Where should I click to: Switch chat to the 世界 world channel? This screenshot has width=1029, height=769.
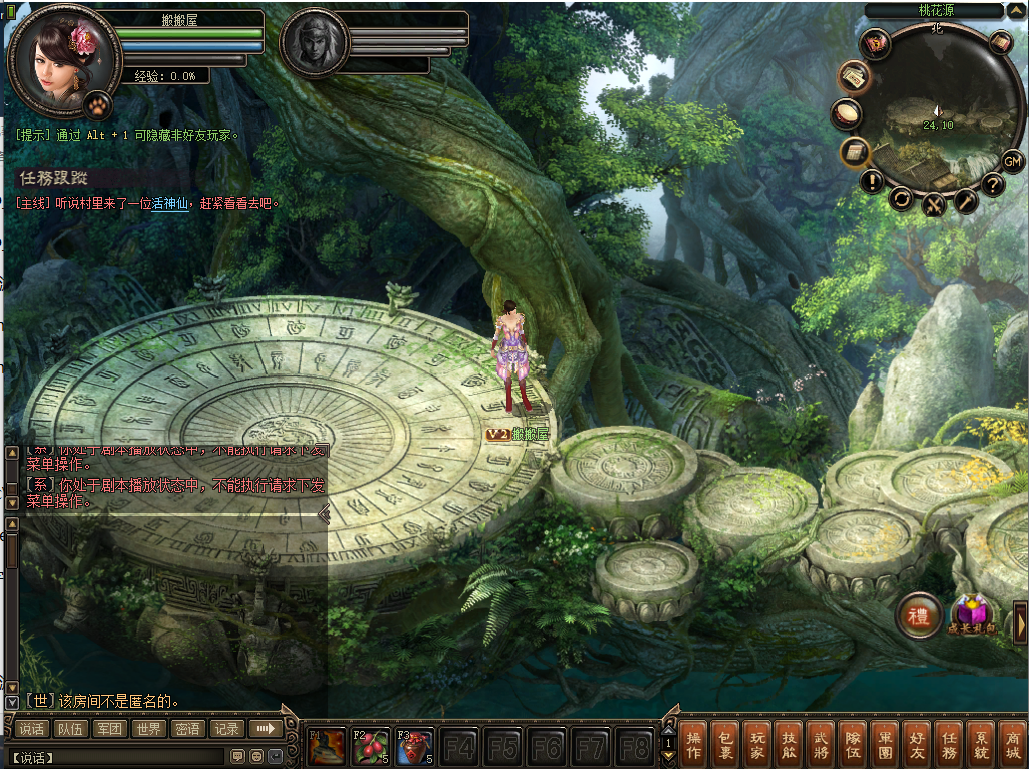(x=148, y=729)
